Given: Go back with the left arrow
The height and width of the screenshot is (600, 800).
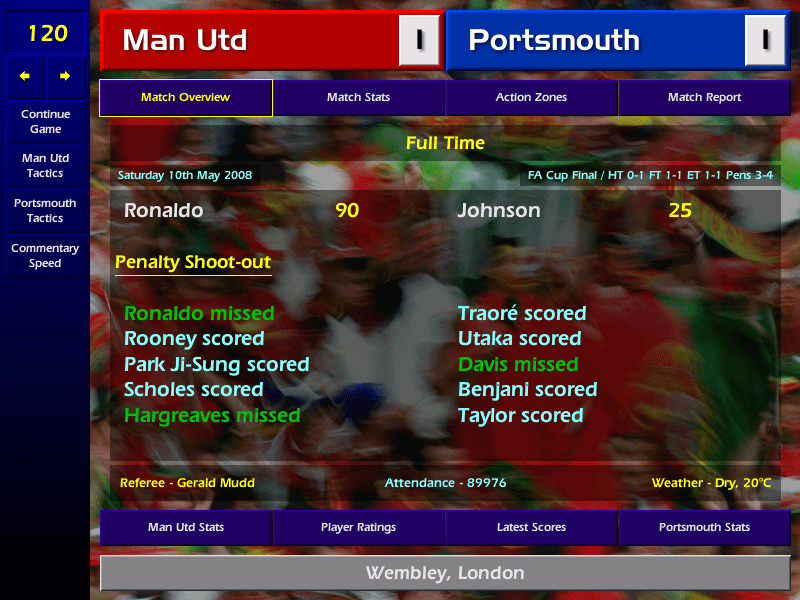Looking at the screenshot, I should point(25,76).
